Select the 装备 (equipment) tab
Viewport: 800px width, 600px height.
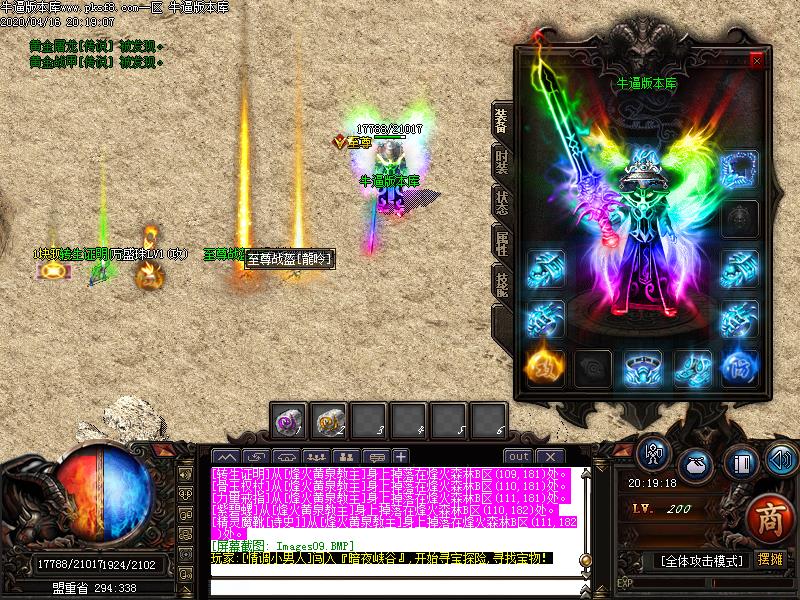[x=501, y=120]
